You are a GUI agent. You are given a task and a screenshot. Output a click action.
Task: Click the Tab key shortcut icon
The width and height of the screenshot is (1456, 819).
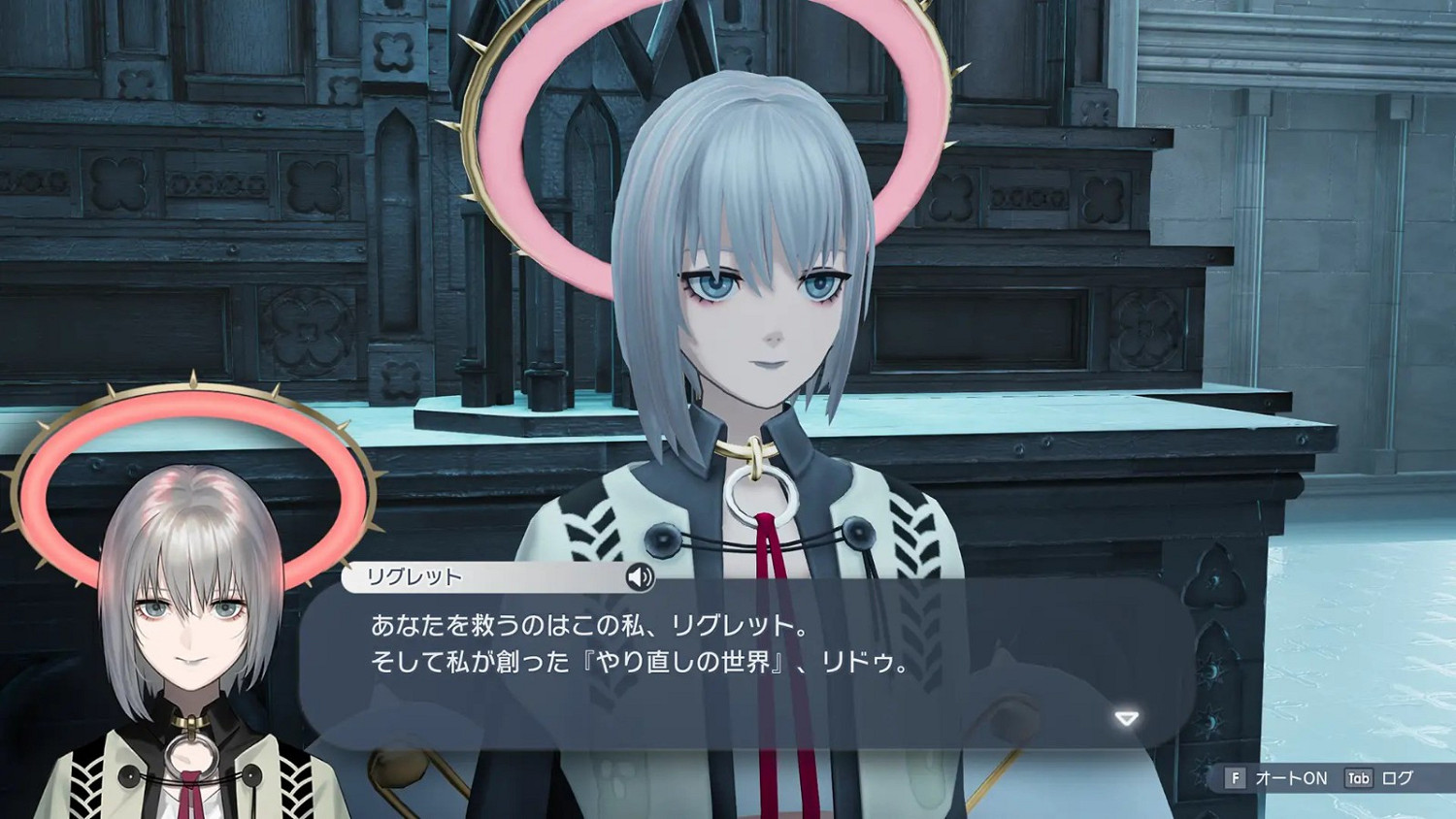pos(1357,778)
